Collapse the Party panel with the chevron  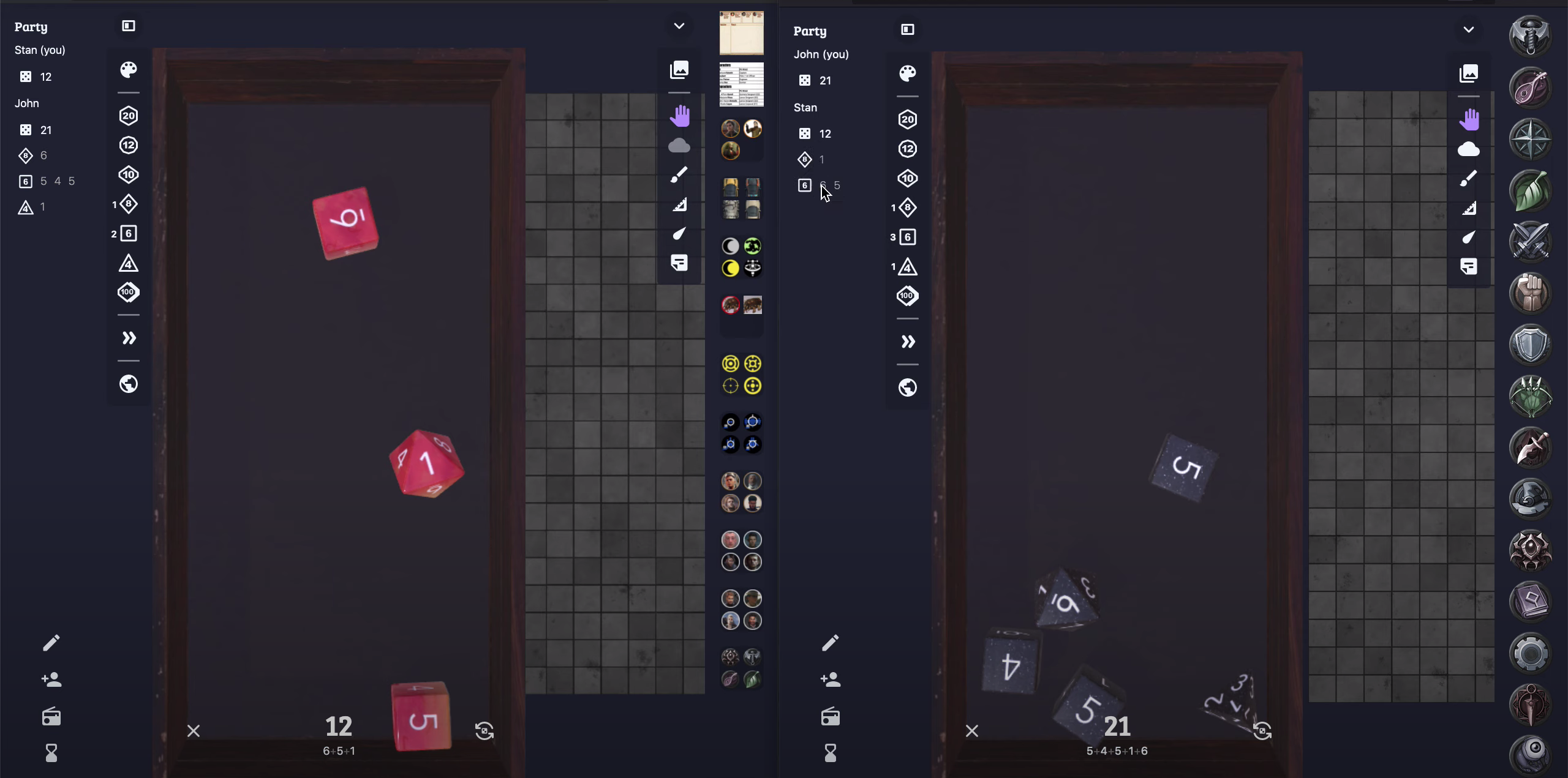(x=678, y=26)
